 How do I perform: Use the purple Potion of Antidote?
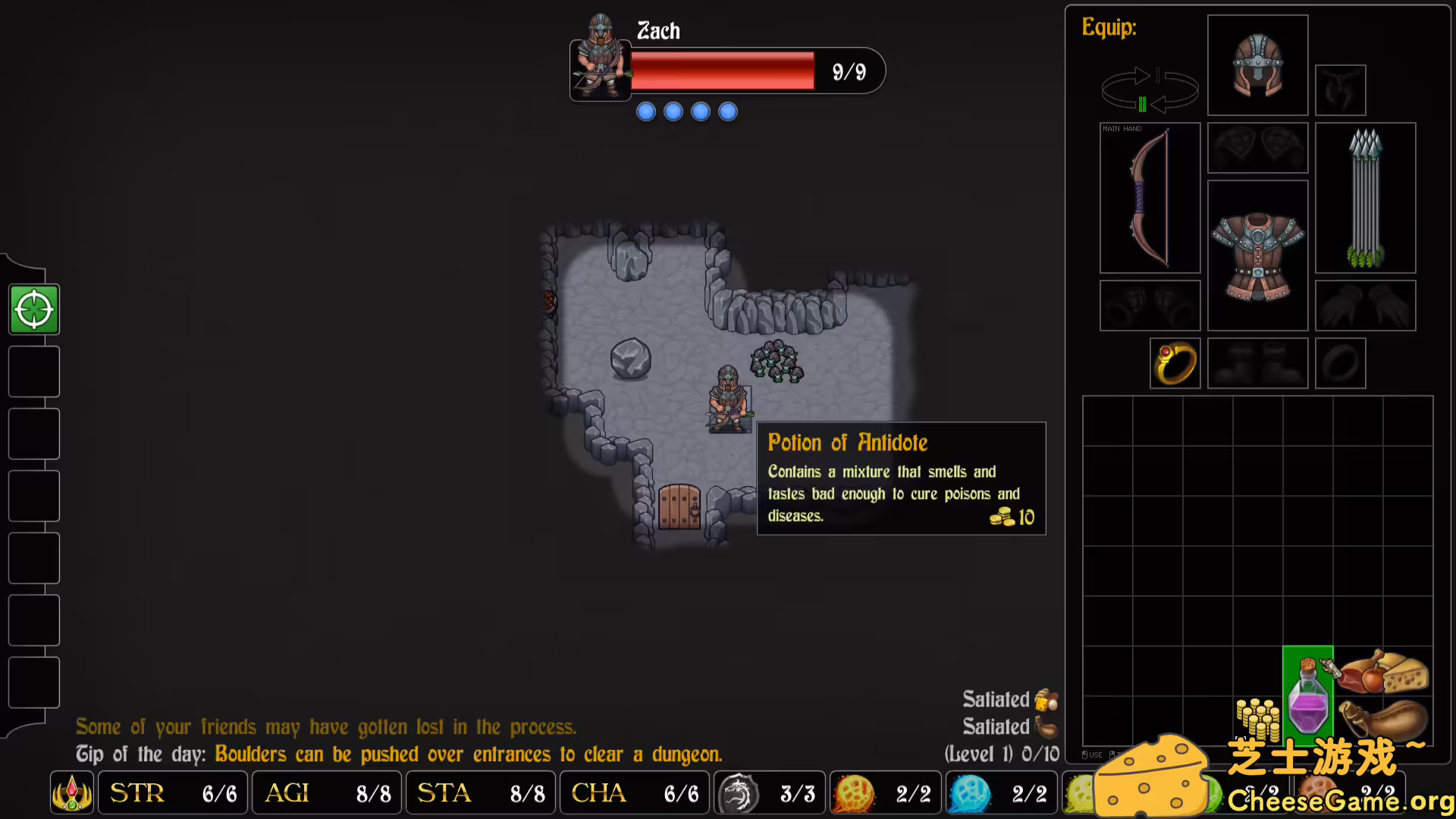1308,696
